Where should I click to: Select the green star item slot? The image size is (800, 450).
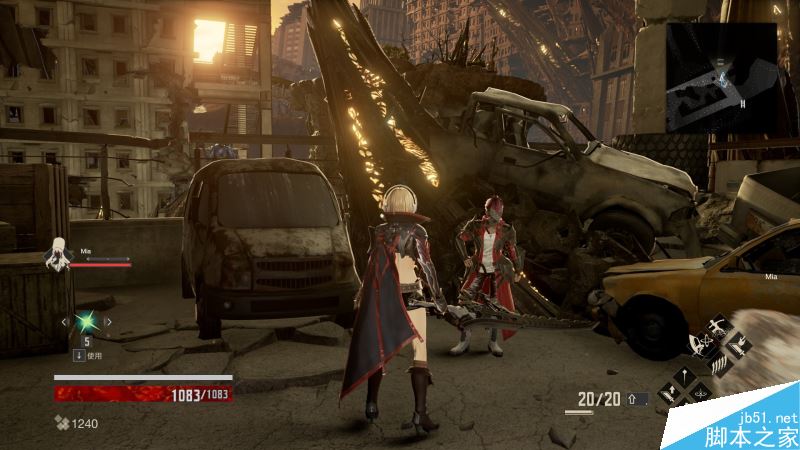pyautogui.click(x=87, y=322)
